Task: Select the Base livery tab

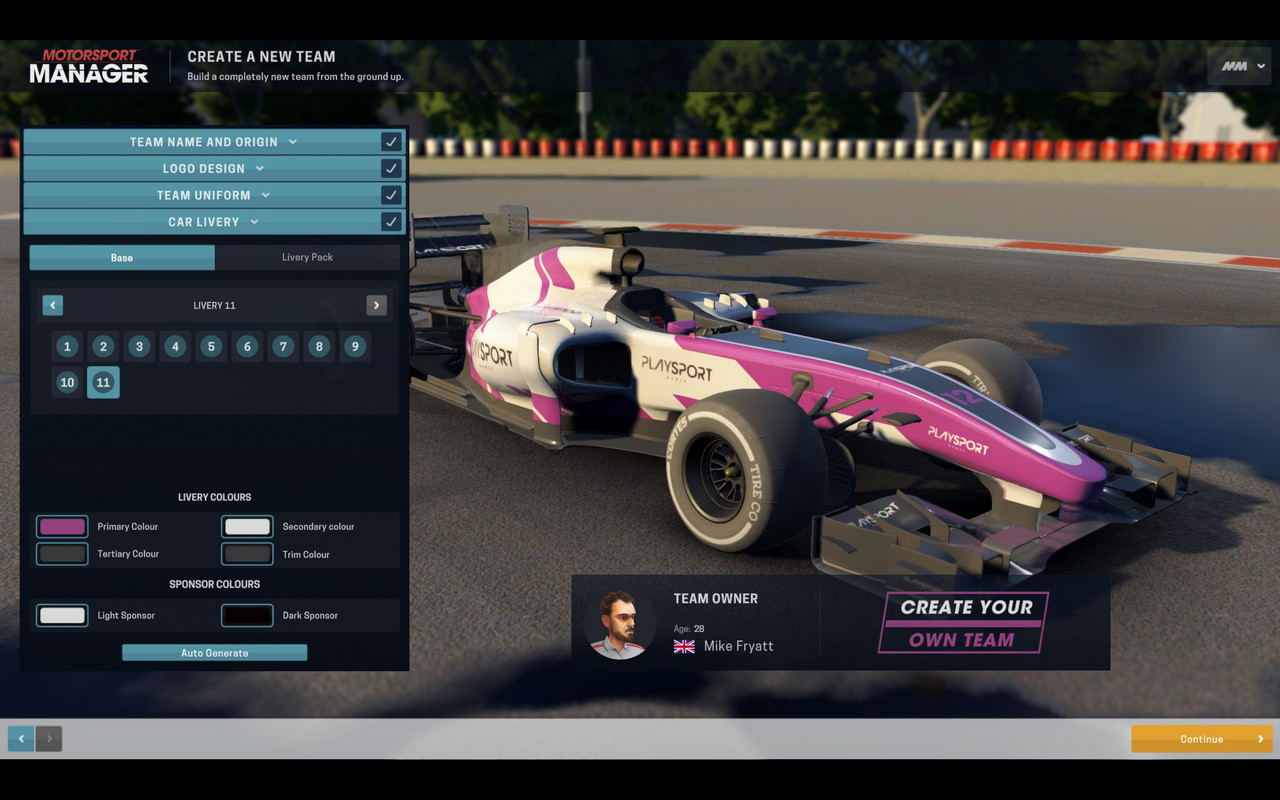Action: pyautogui.click(x=122, y=258)
